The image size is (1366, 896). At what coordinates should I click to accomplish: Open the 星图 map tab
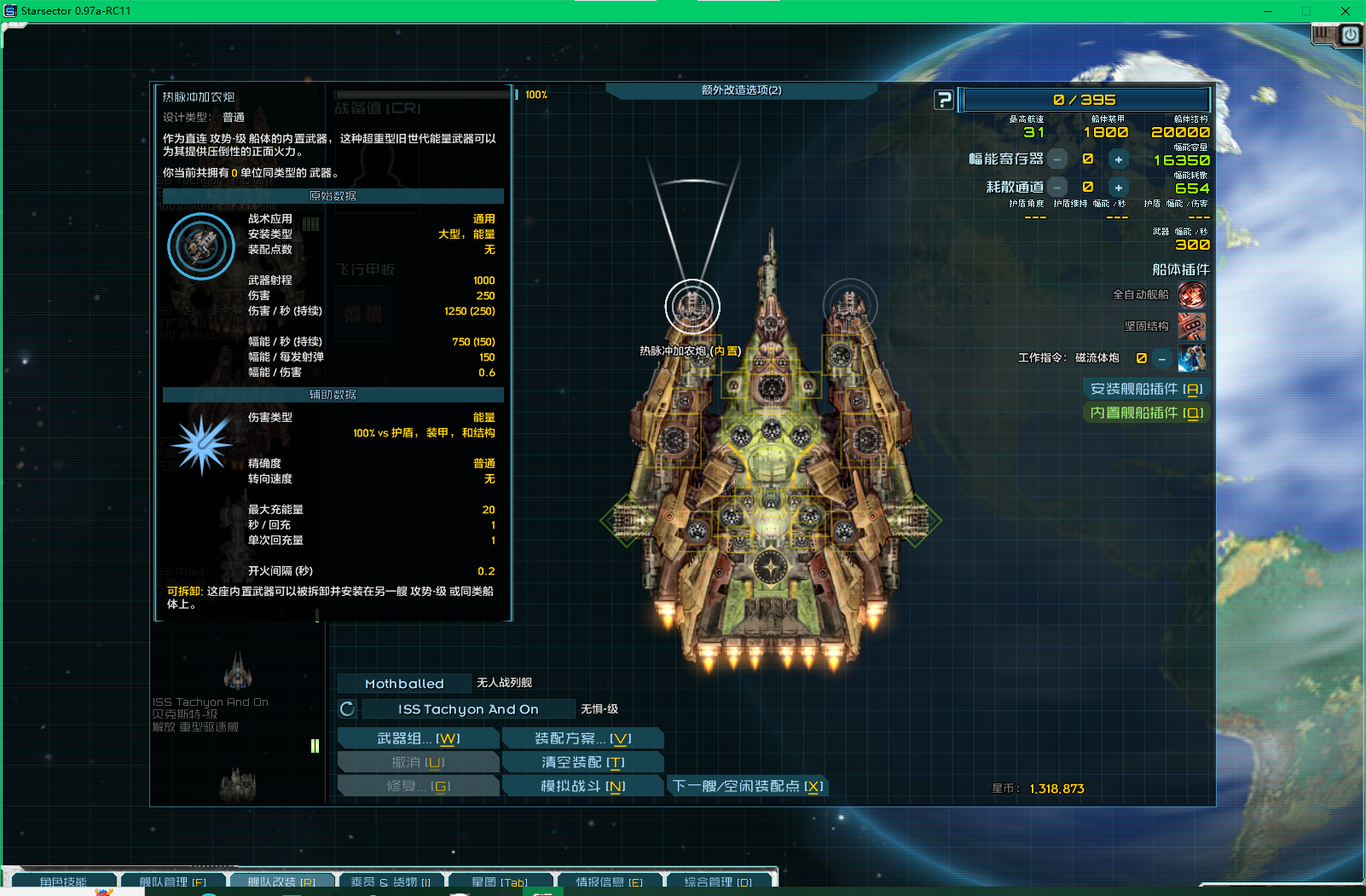coord(500,882)
